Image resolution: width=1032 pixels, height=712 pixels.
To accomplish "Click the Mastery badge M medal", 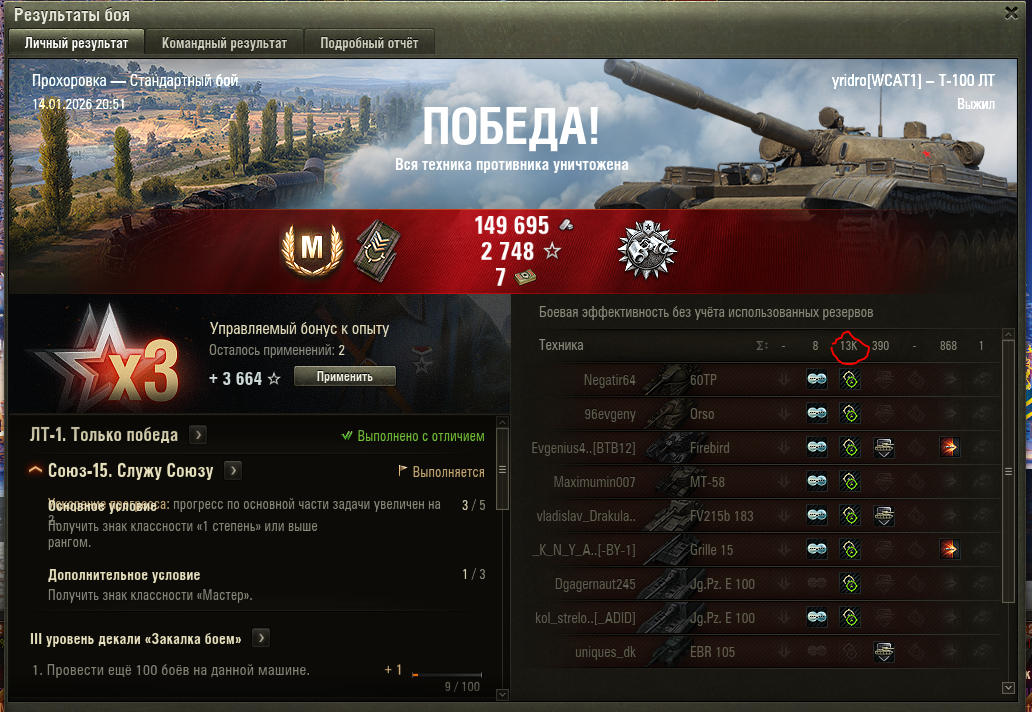I will (313, 250).
